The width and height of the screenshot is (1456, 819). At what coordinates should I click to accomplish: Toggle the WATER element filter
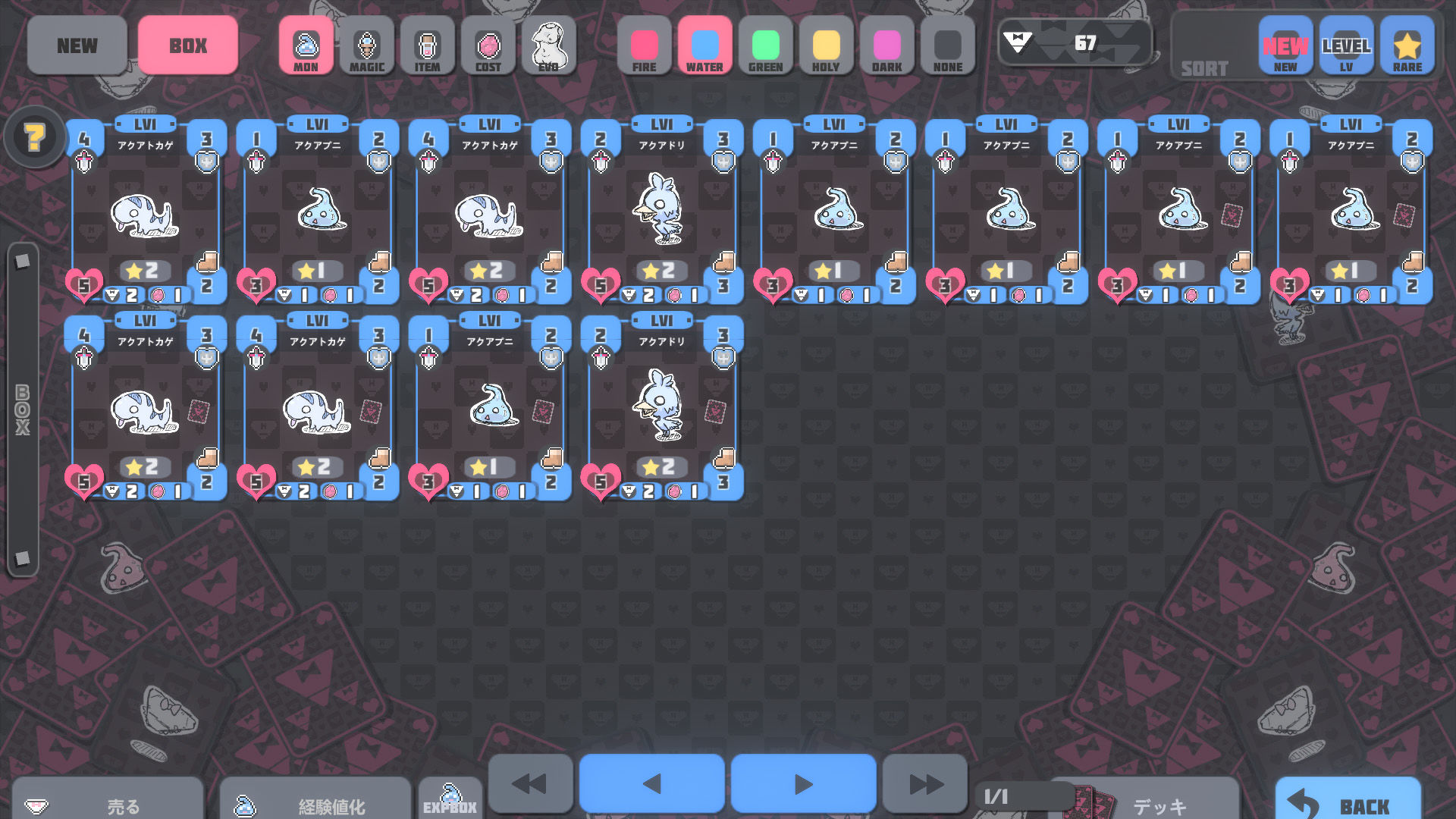[x=704, y=47]
